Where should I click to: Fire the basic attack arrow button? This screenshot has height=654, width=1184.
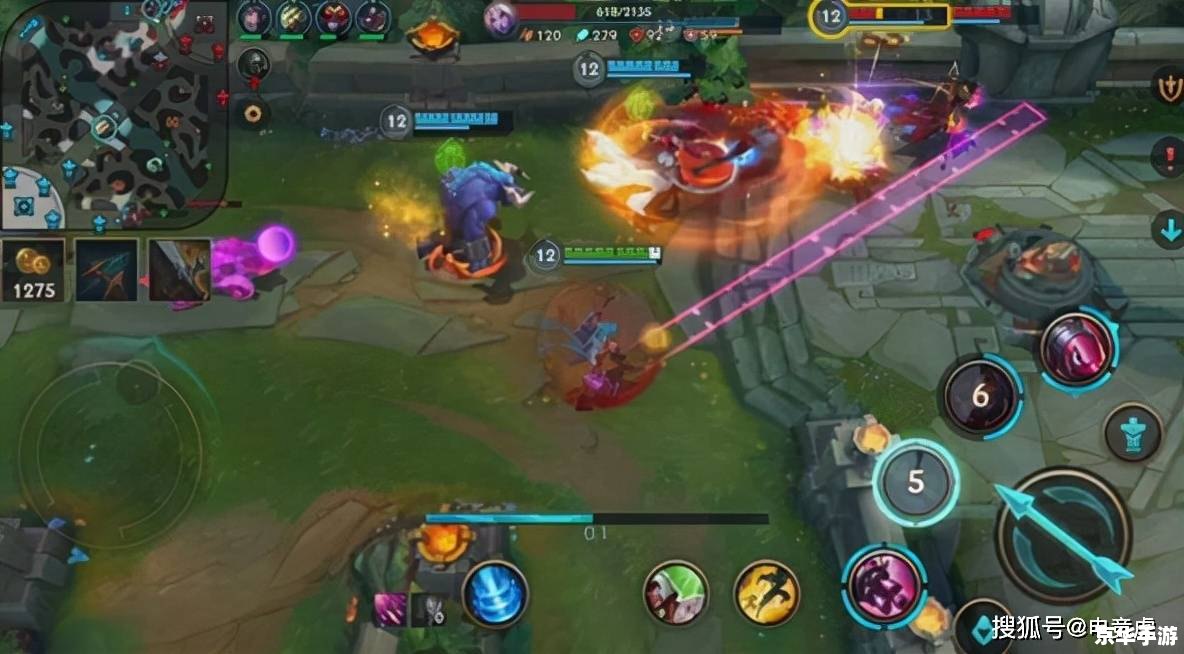(x=1064, y=536)
